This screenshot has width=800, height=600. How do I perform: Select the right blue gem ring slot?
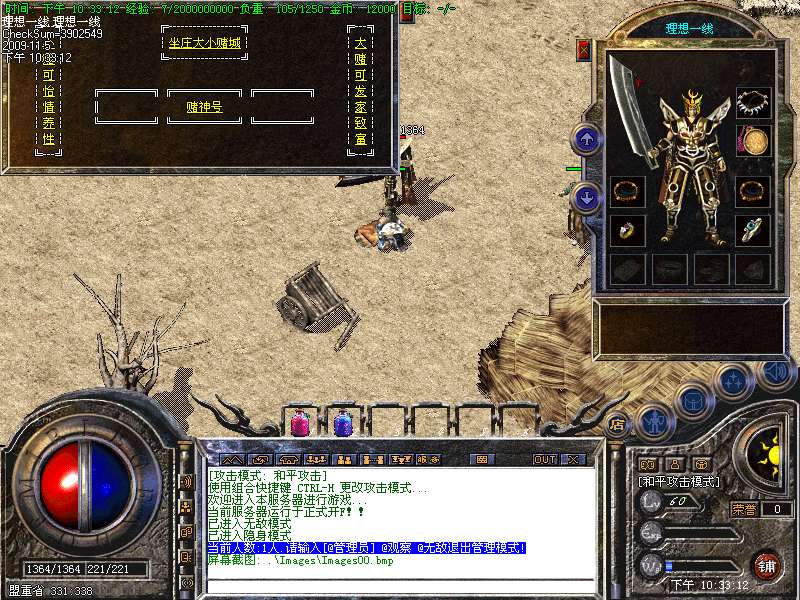753,230
